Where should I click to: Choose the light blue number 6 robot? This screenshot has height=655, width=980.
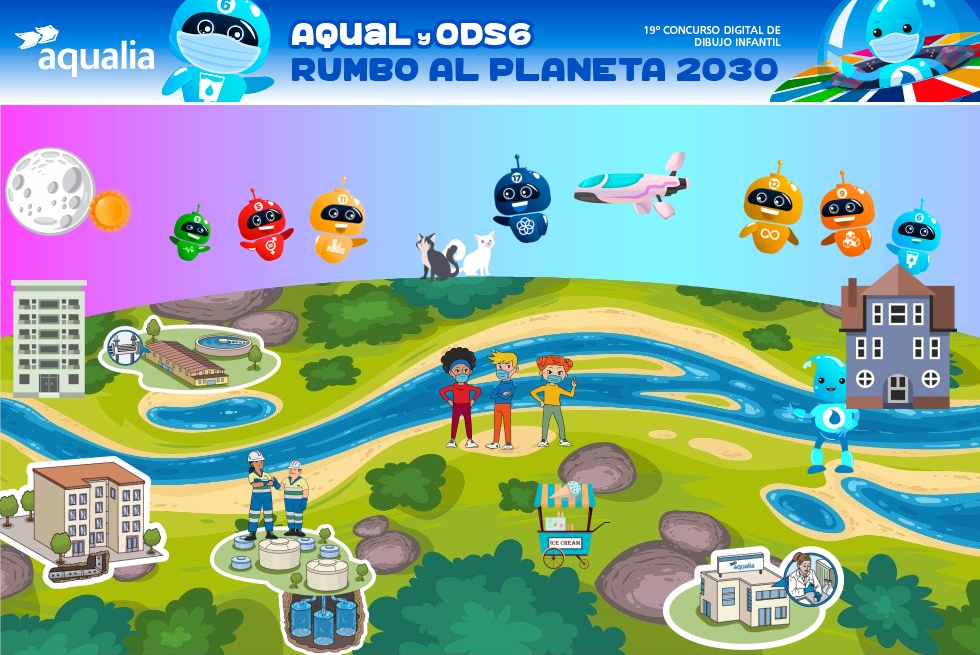pos(913,240)
